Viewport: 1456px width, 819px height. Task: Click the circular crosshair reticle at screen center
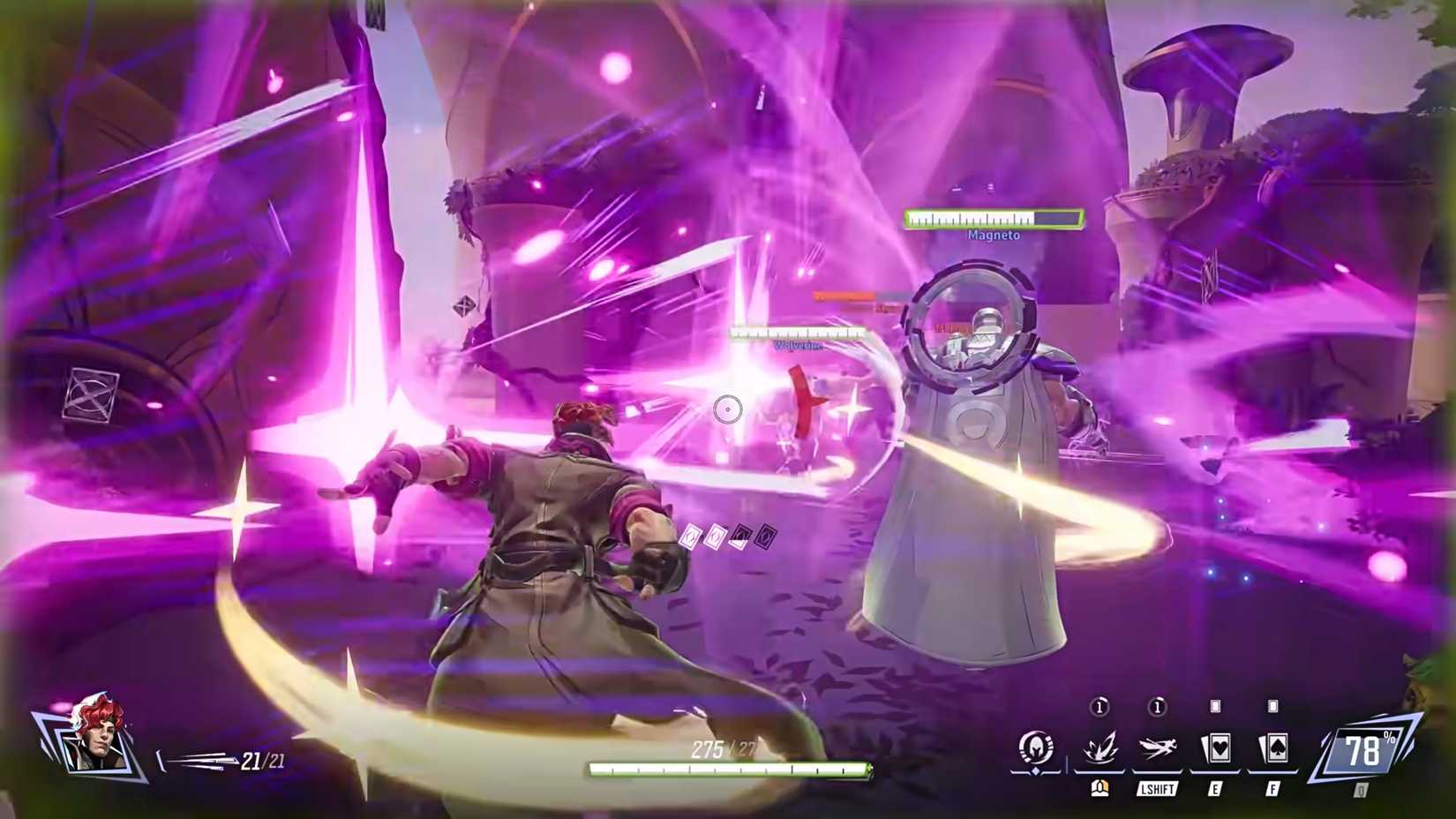[x=726, y=409]
